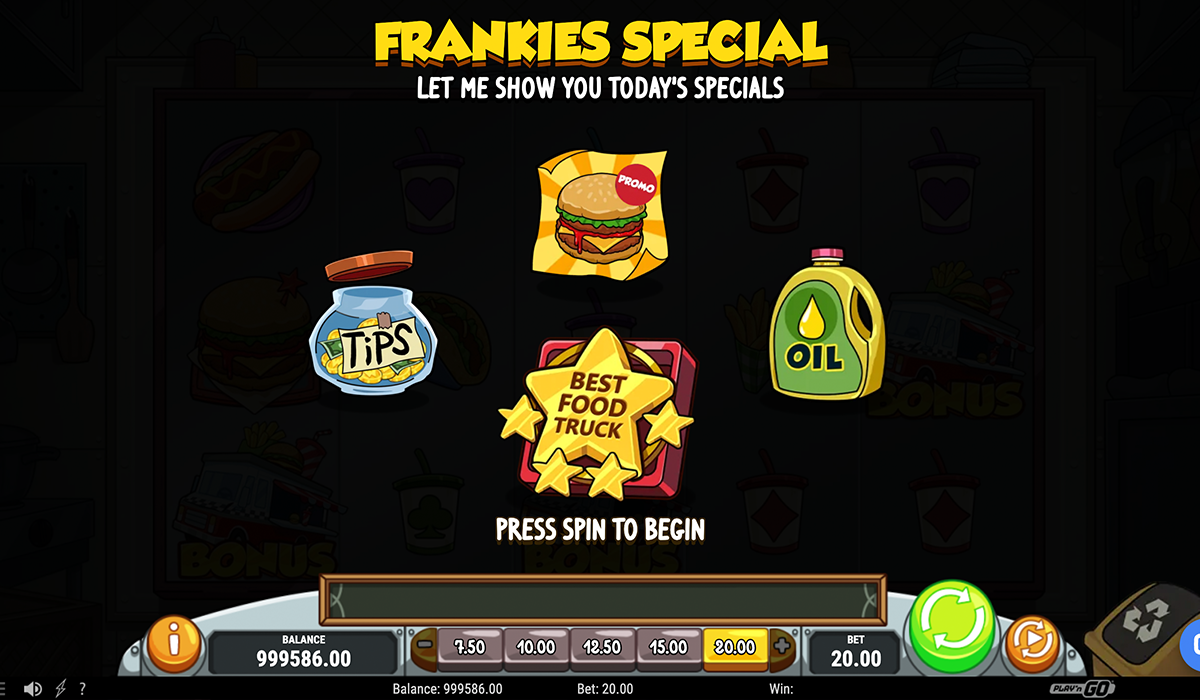Set the bet to 12.50
Image resolution: width=1200 pixels, height=700 pixels.
(603, 647)
